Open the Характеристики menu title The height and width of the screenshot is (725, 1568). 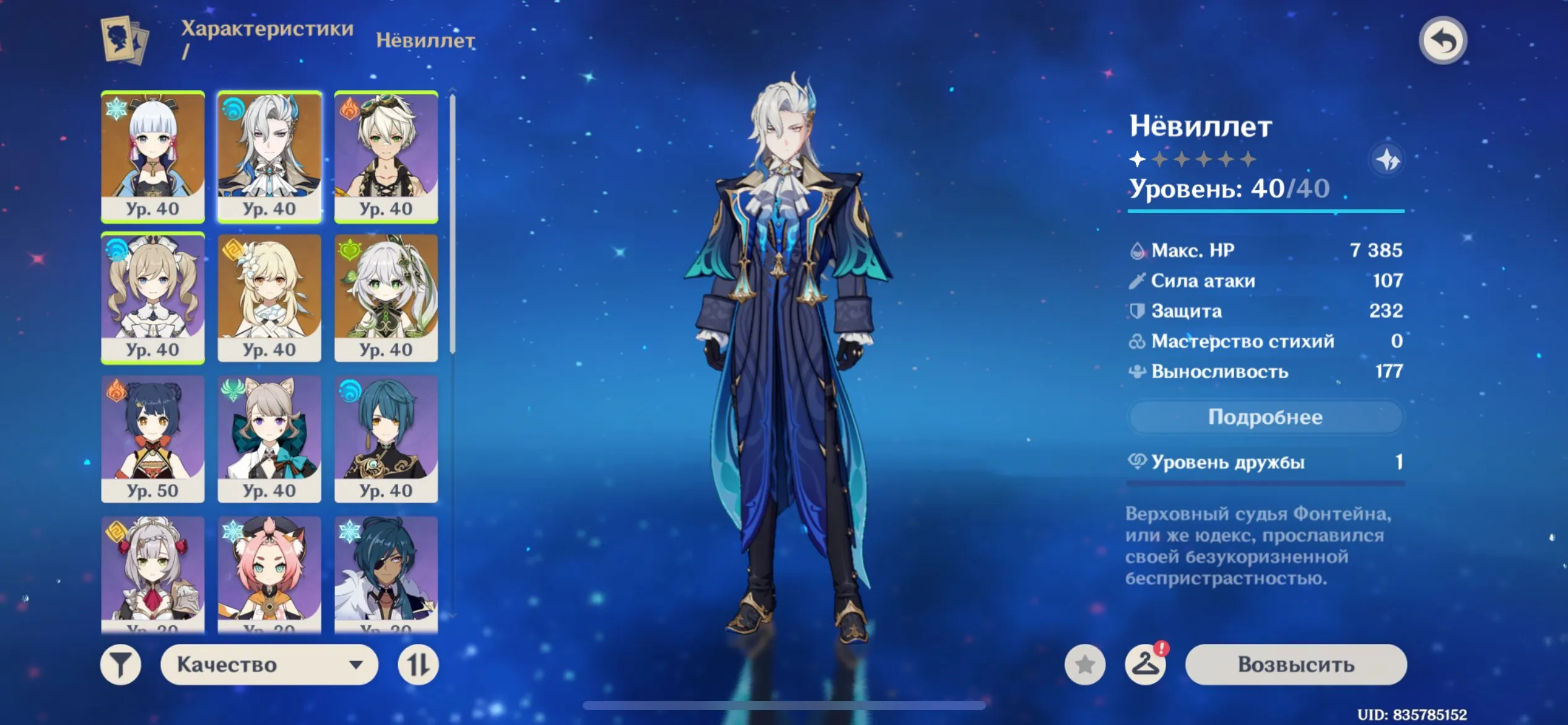pos(266,28)
